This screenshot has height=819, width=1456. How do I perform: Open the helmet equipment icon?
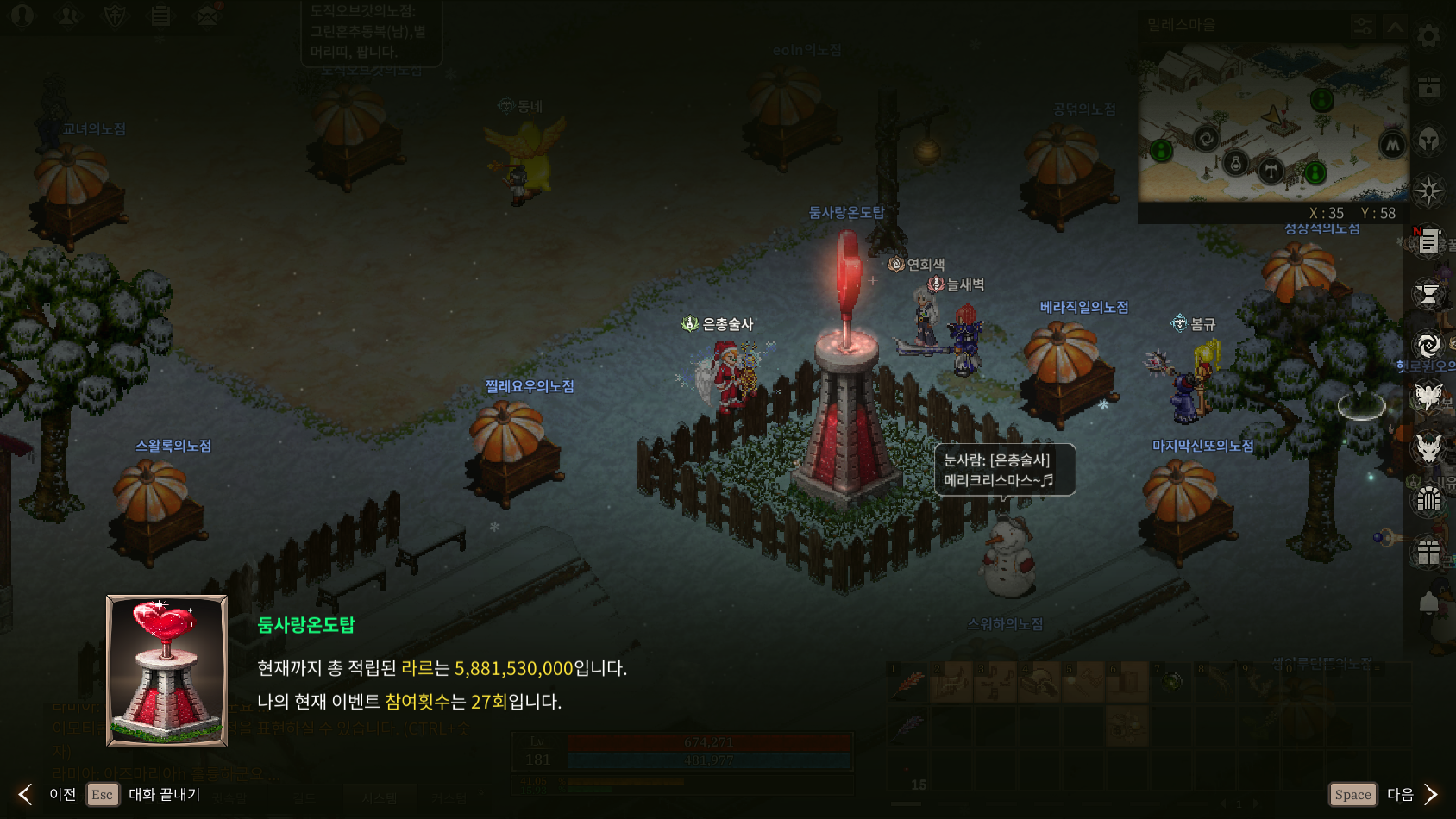(x=1428, y=139)
